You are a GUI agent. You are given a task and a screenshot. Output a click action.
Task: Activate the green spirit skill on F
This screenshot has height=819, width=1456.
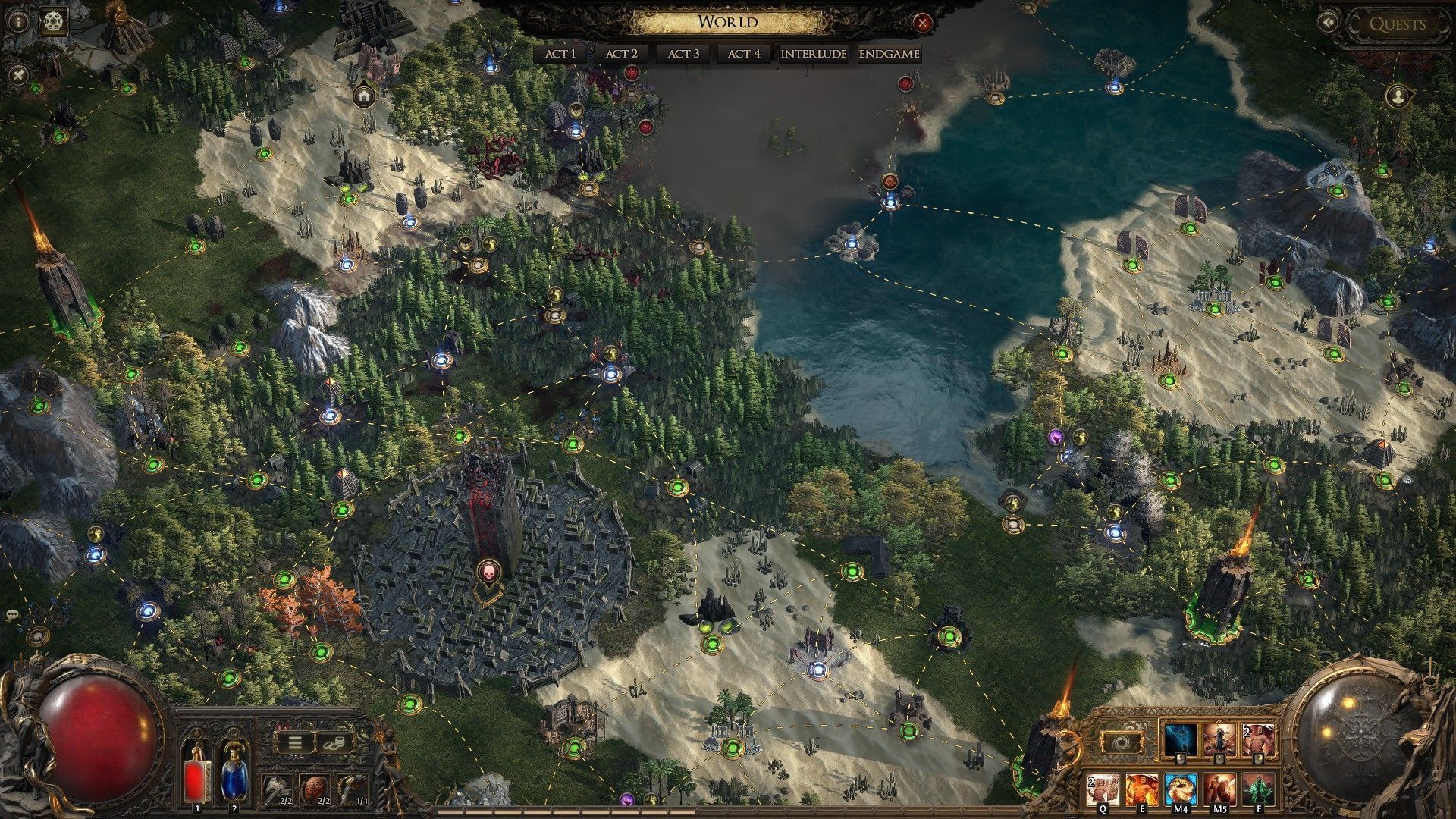click(x=1257, y=789)
